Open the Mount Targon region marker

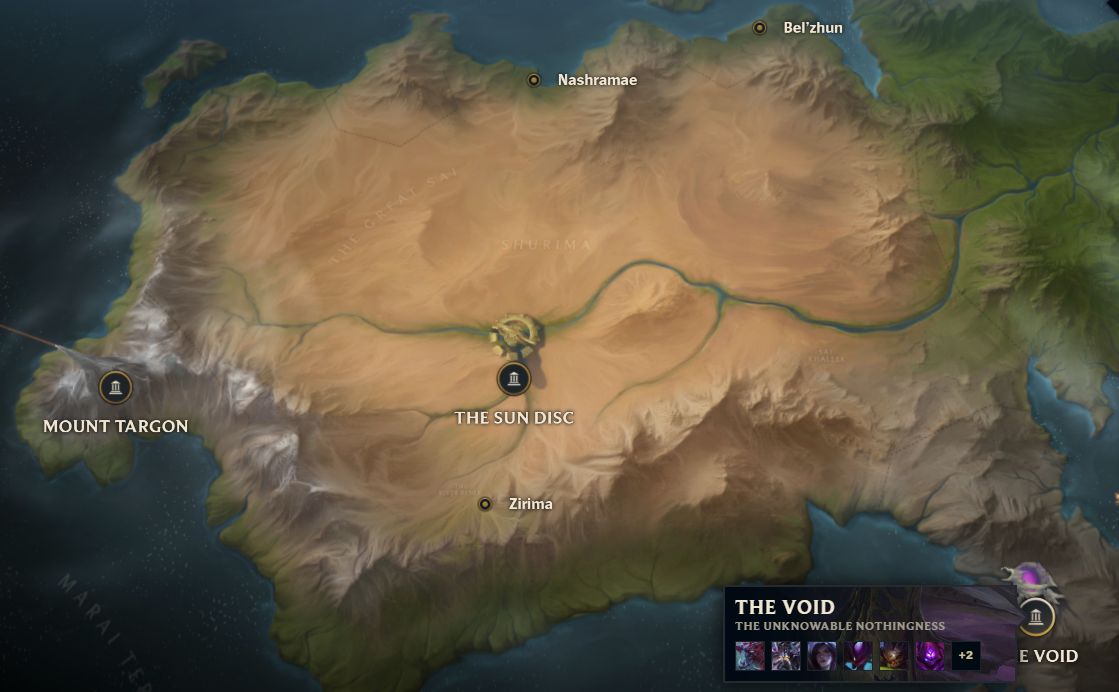coord(116,387)
